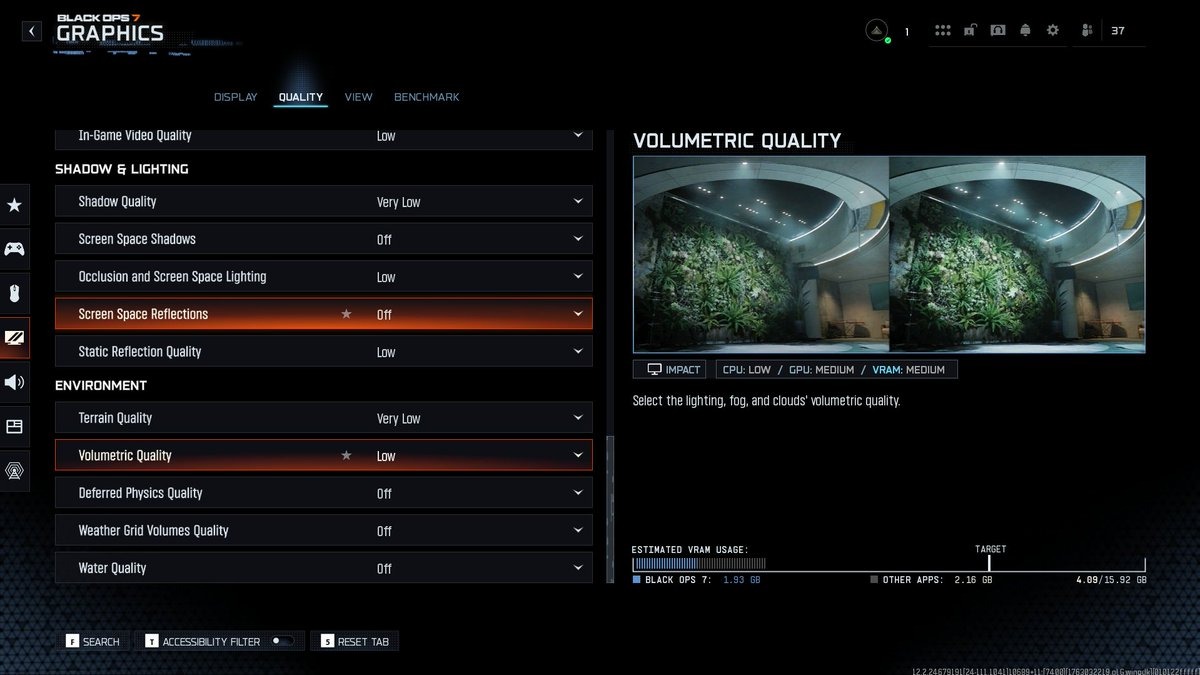Open the favorites star sidebar category
This screenshot has width=1200, height=675.
click(x=14, y=205)
